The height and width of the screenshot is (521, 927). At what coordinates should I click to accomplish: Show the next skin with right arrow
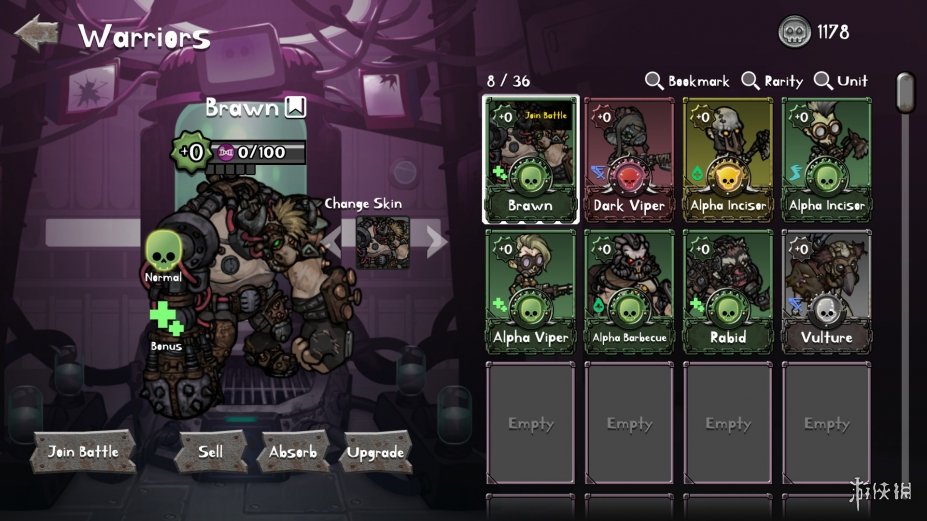[x=436, y=240]
